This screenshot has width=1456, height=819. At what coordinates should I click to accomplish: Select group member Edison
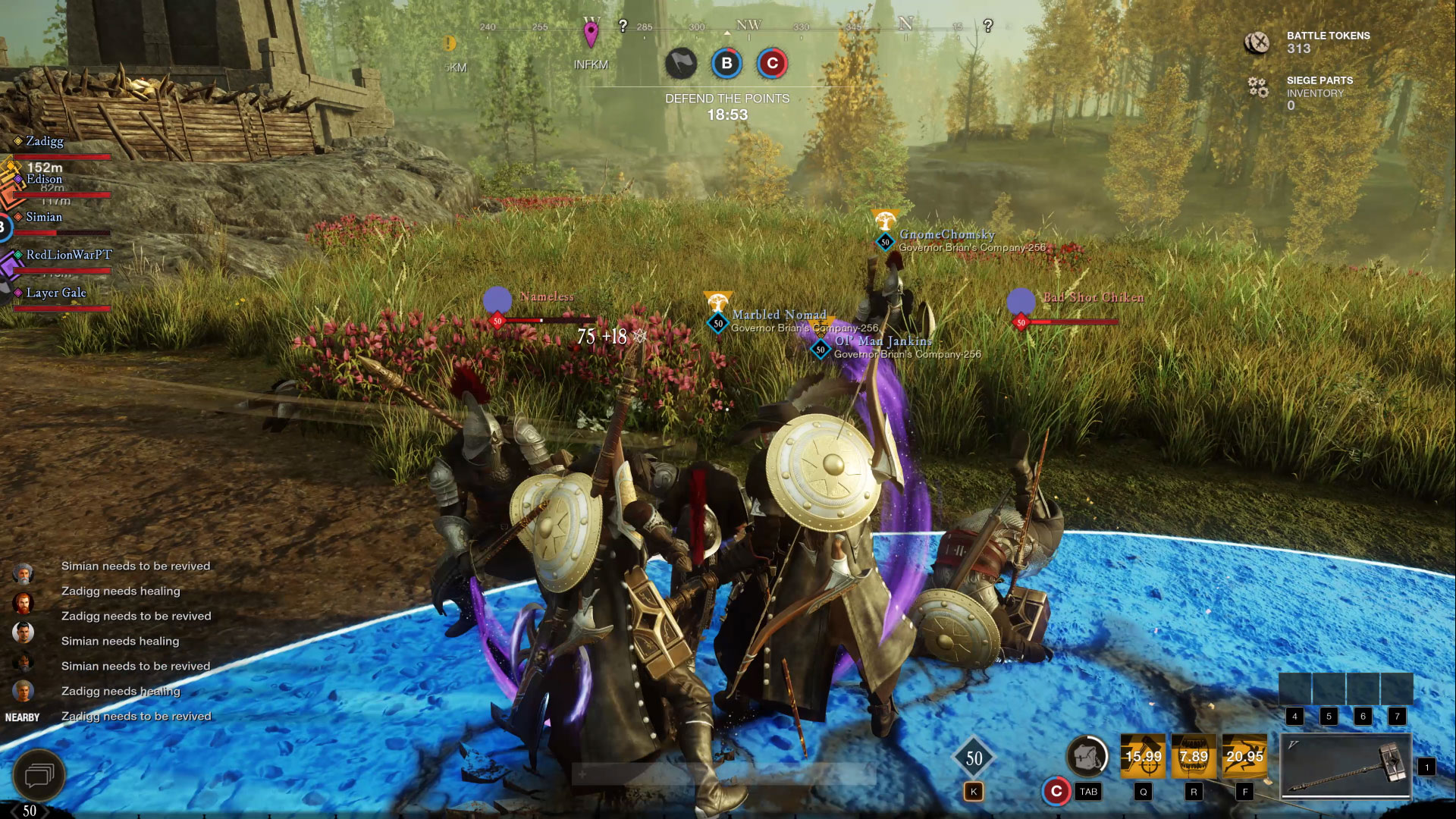[x=45, y=180]
